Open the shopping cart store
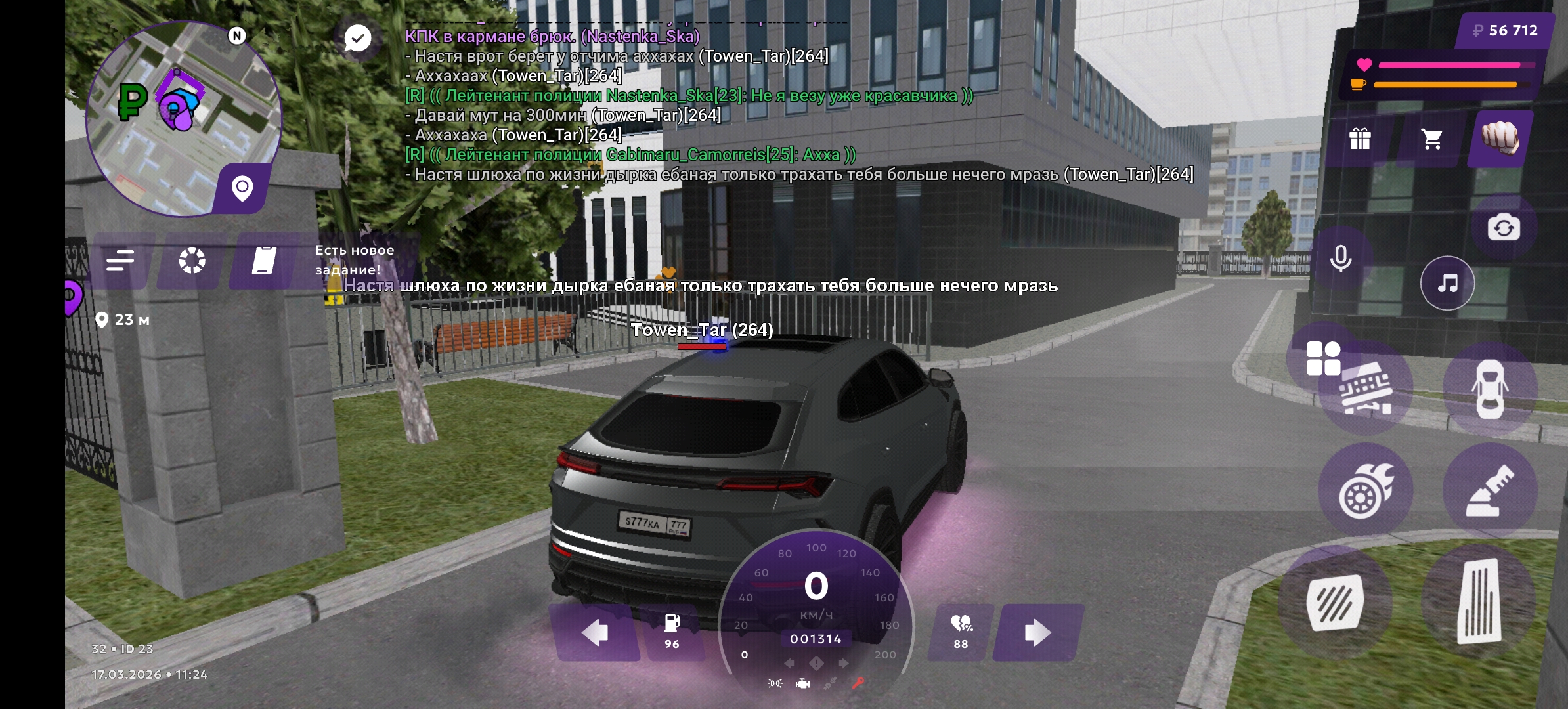The image size is (1568, 709). point(1431,139)
